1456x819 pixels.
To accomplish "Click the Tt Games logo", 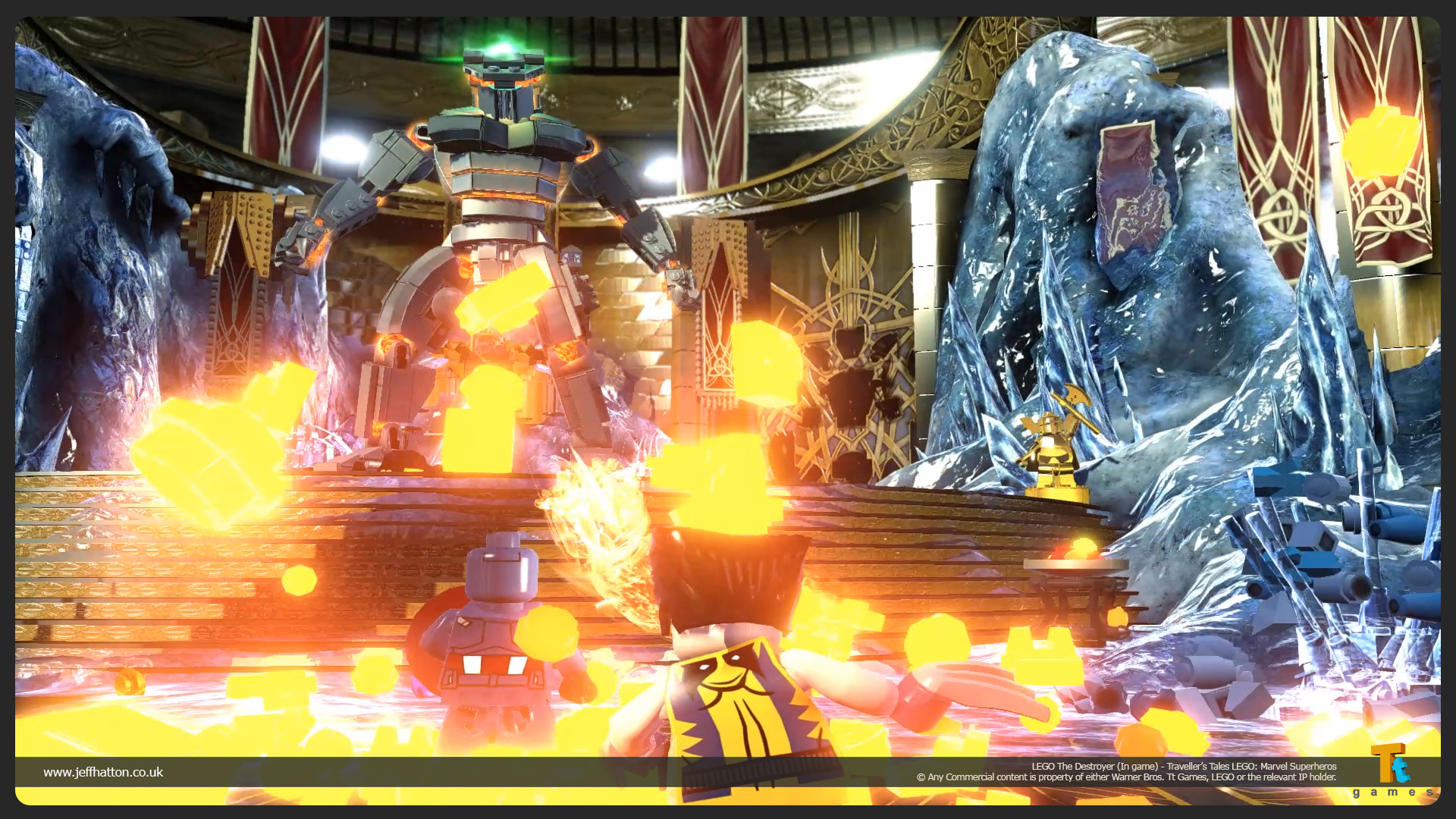I will coord(1392,770).
